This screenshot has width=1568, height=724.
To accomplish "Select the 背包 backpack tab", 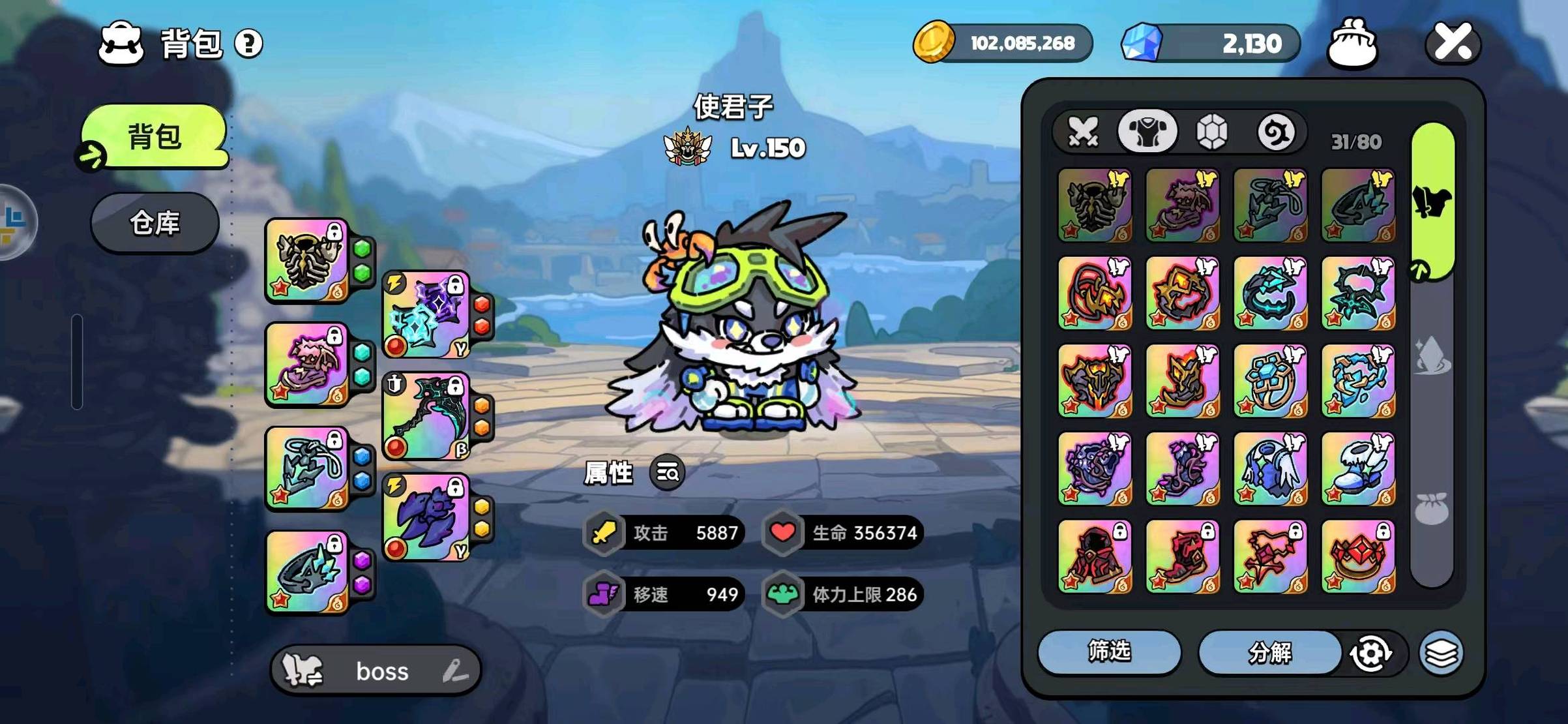I will pos(155,137).
